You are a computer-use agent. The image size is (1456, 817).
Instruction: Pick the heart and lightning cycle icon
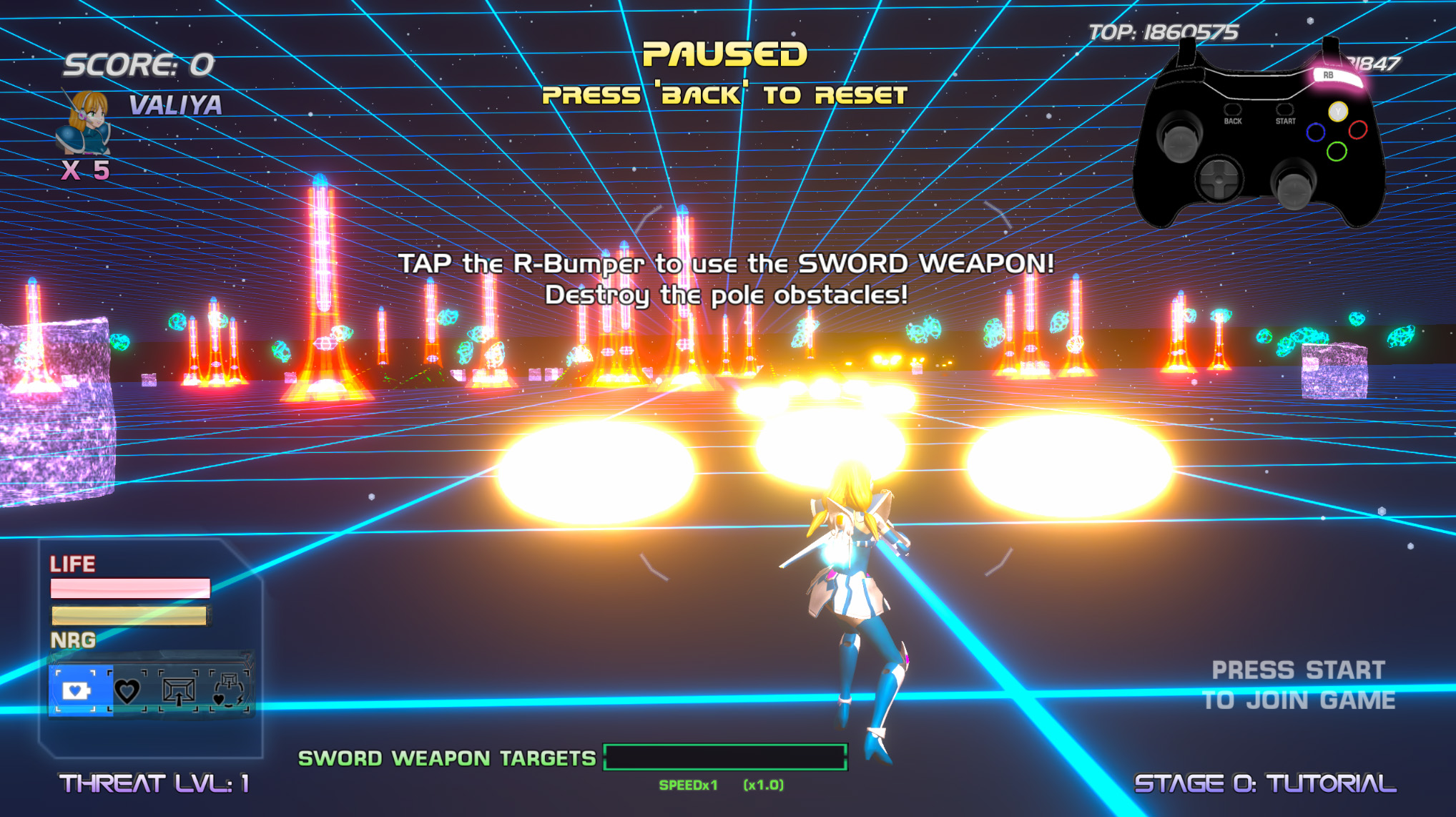tap(230, 690)
